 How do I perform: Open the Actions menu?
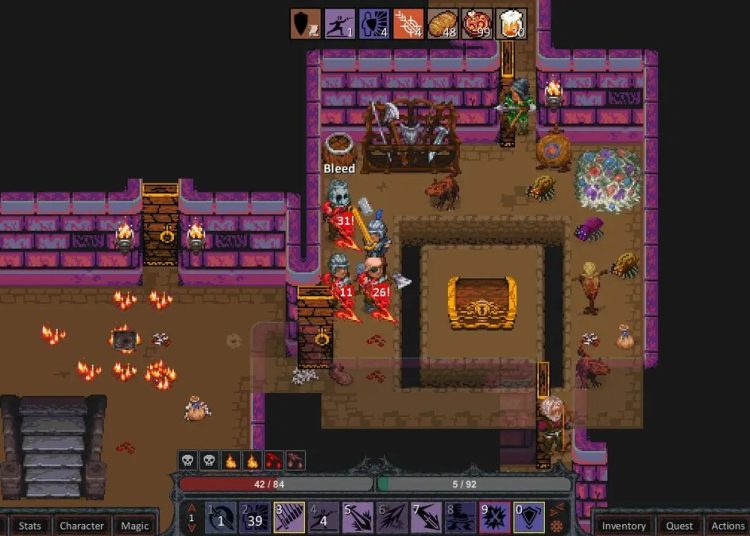[x=728, y=525]
